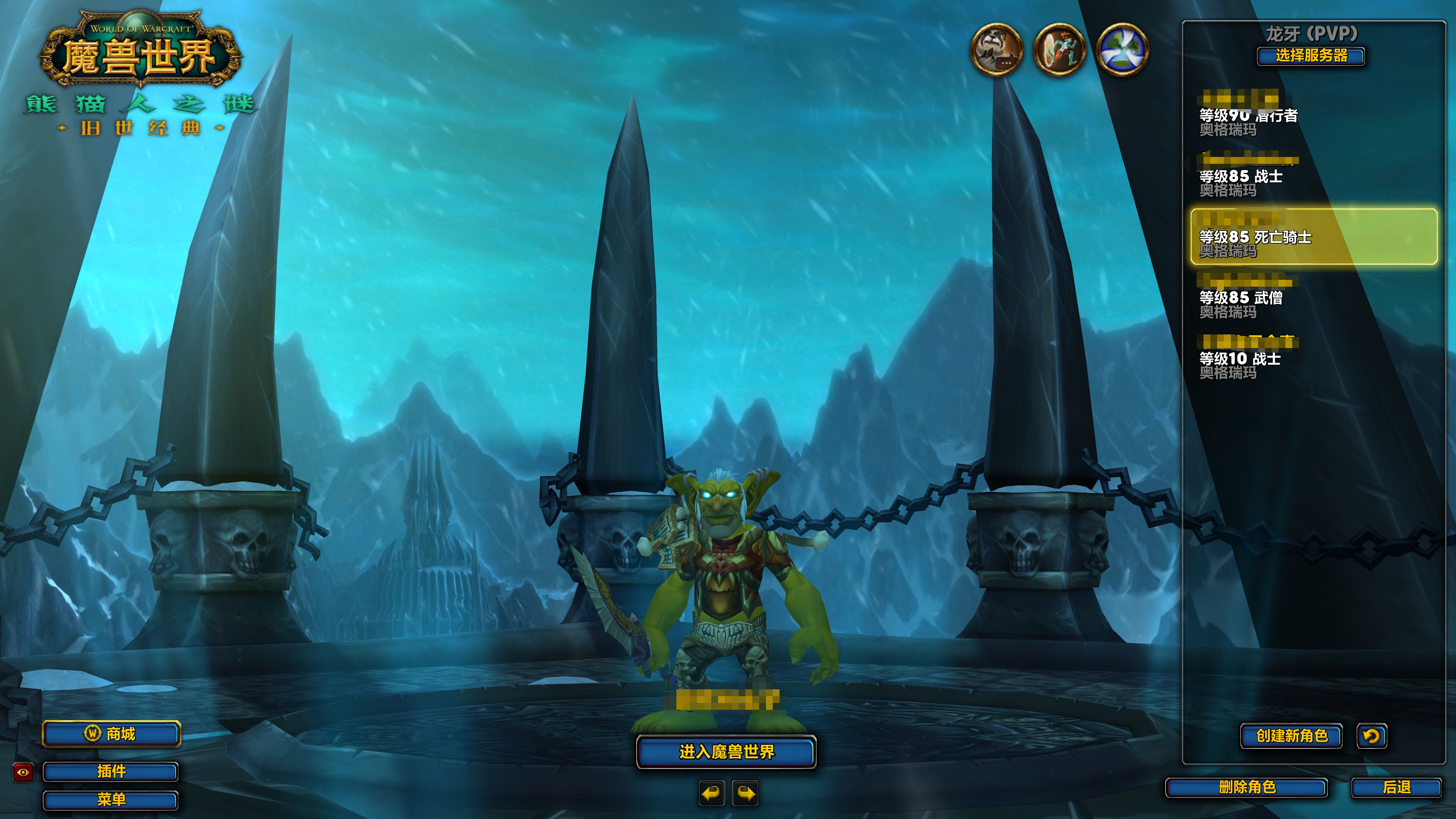This screenshot has height=819, width=1456.
Task: Rotate the character with the left arrow
Action: 712,793
